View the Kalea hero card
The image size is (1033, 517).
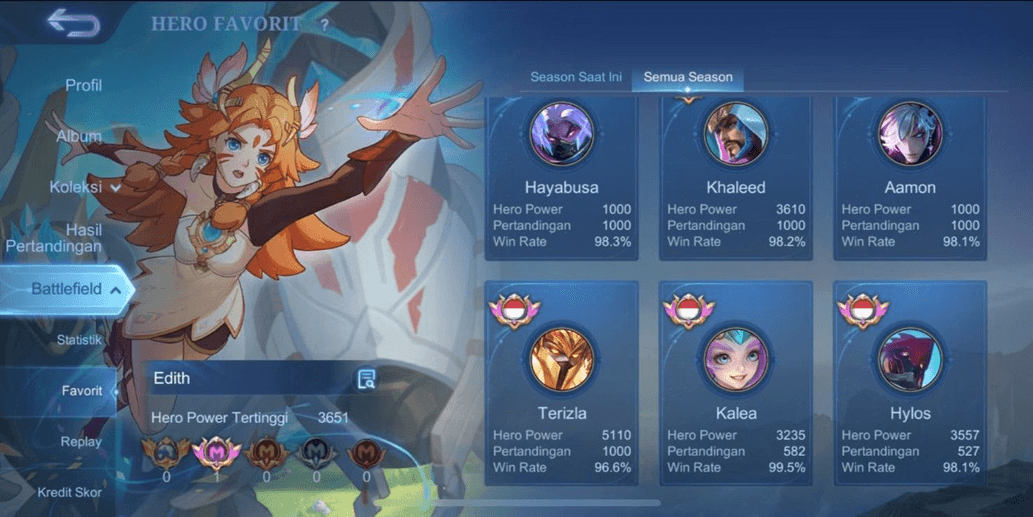(735, 385)
